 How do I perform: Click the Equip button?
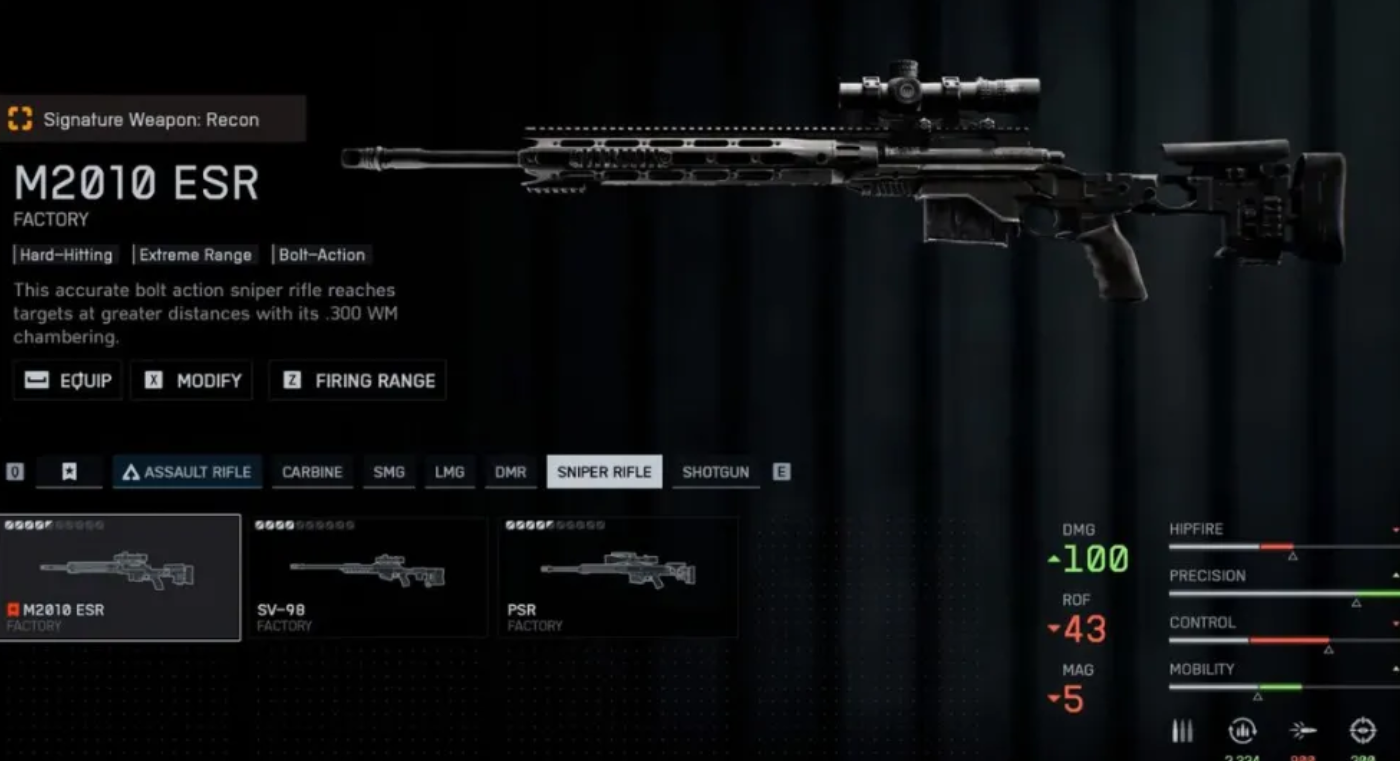(x=66, y=380)
